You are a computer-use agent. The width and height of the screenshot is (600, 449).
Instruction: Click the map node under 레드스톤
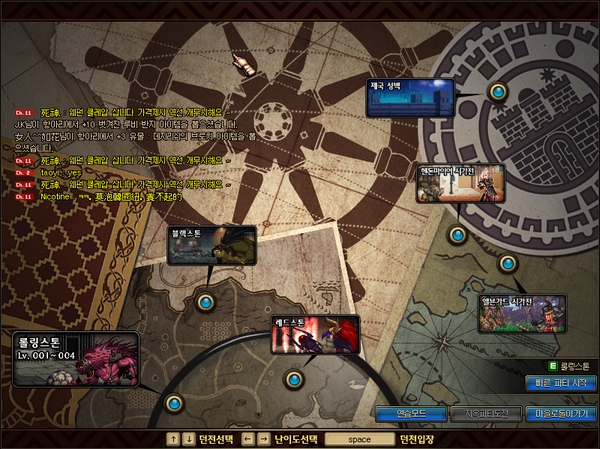[x=293, y=380]
